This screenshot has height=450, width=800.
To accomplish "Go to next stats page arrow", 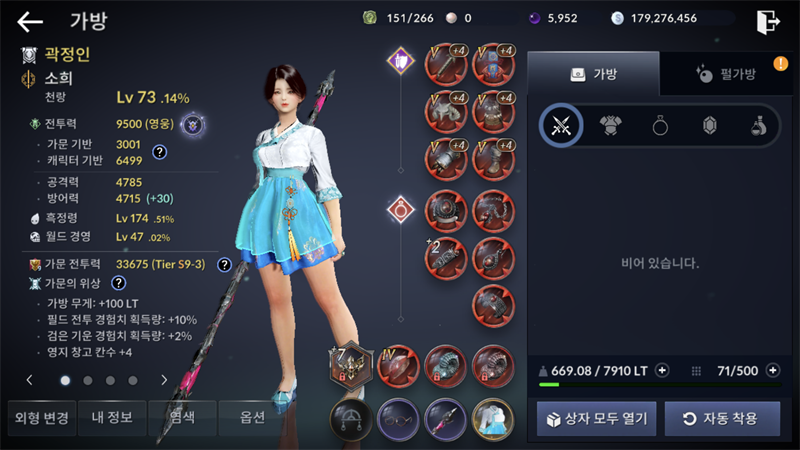I will (x=164, y=380).
